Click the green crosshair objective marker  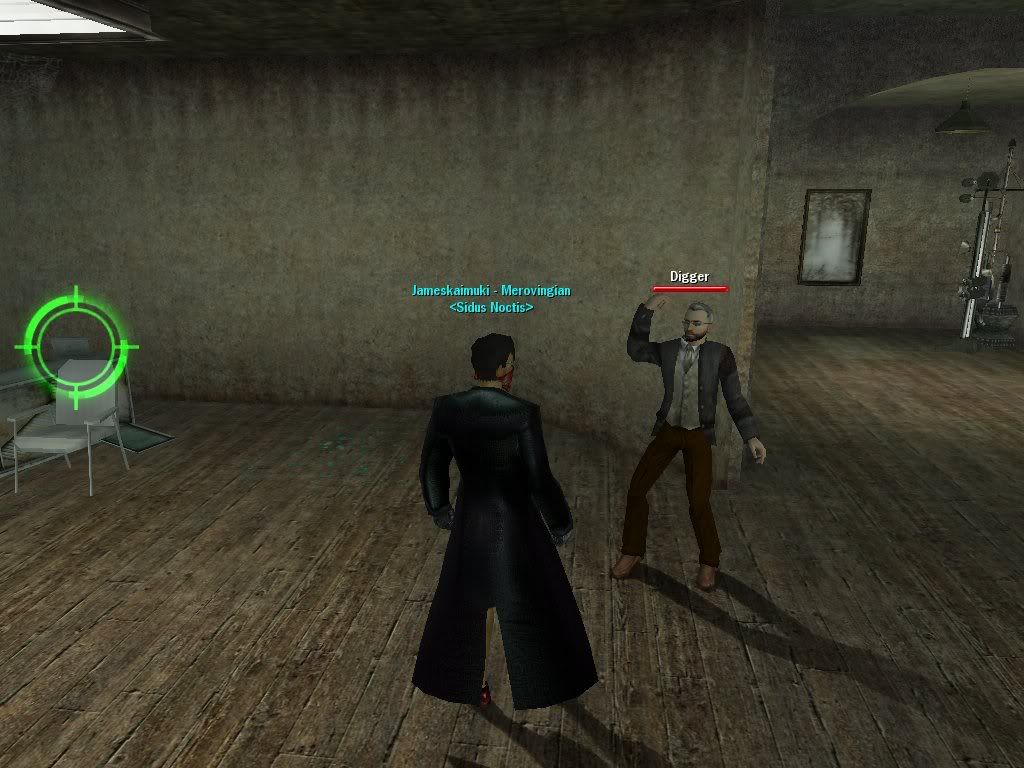tap(77, 346)
